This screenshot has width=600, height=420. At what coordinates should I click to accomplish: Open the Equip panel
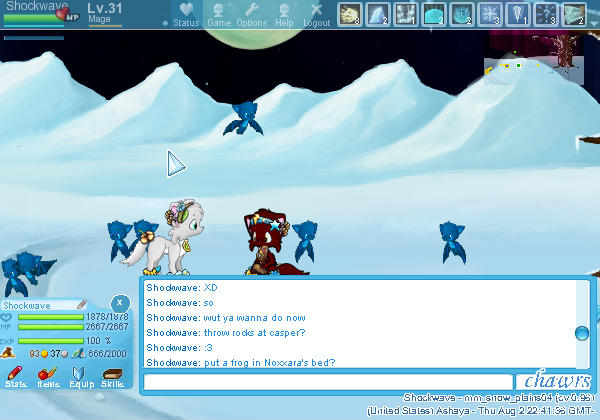point(80,377)
